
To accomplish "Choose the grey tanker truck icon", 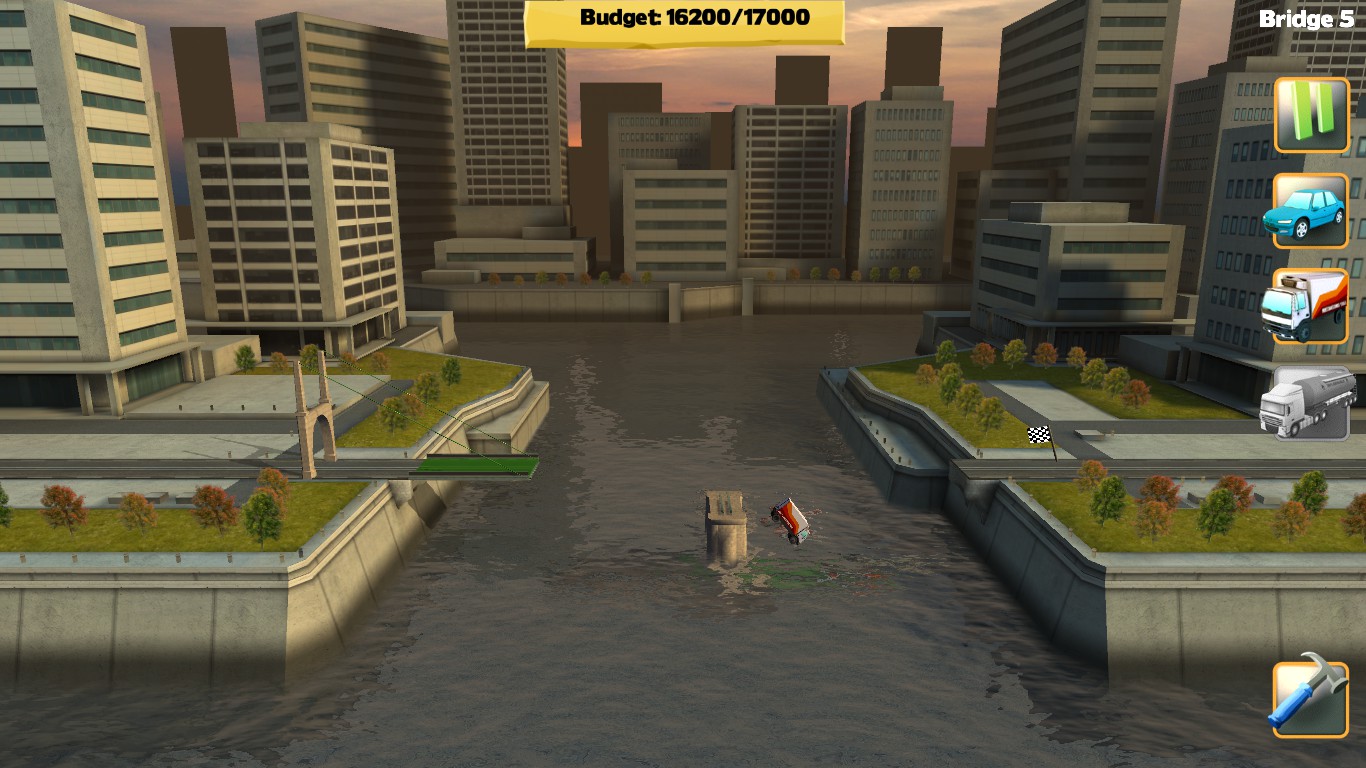I will pos(1311,402).
